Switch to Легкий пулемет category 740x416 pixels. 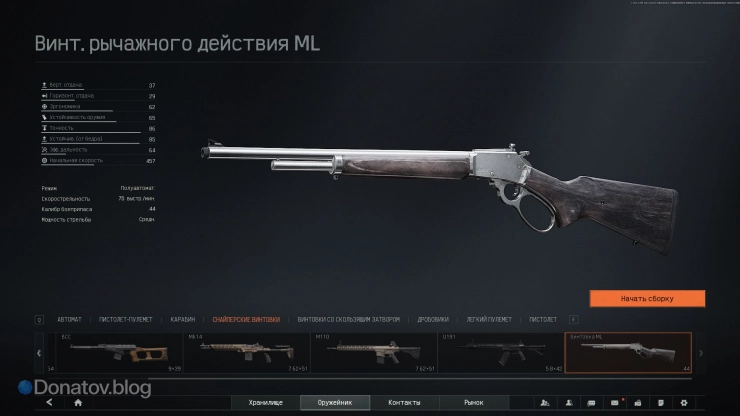point(491,320)
